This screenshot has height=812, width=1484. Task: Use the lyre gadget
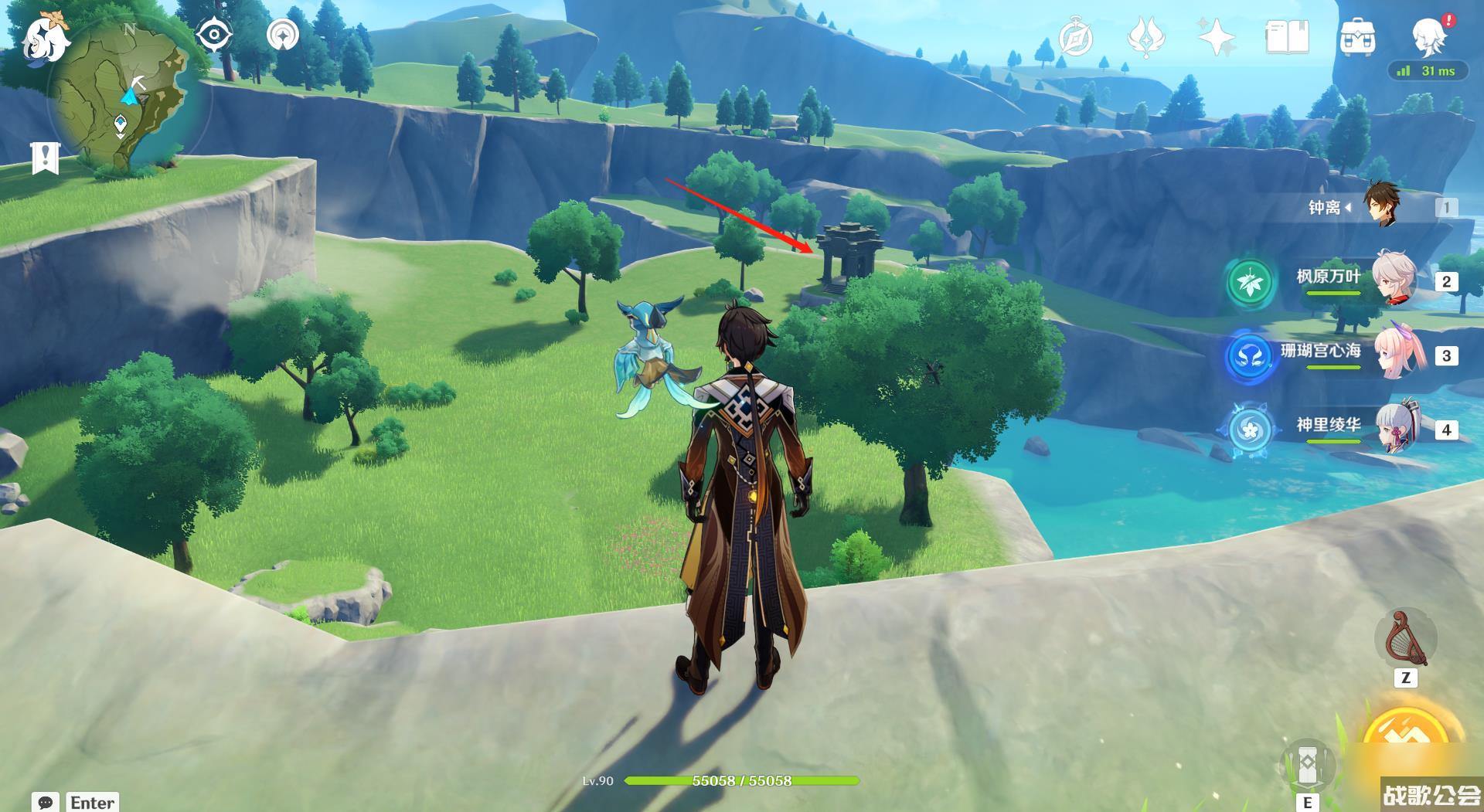[1406, 639]
